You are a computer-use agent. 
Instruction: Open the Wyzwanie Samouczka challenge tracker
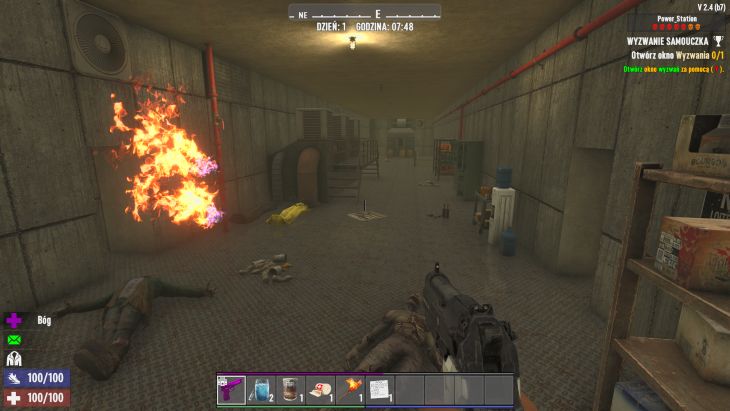click(x=667, y=41)
